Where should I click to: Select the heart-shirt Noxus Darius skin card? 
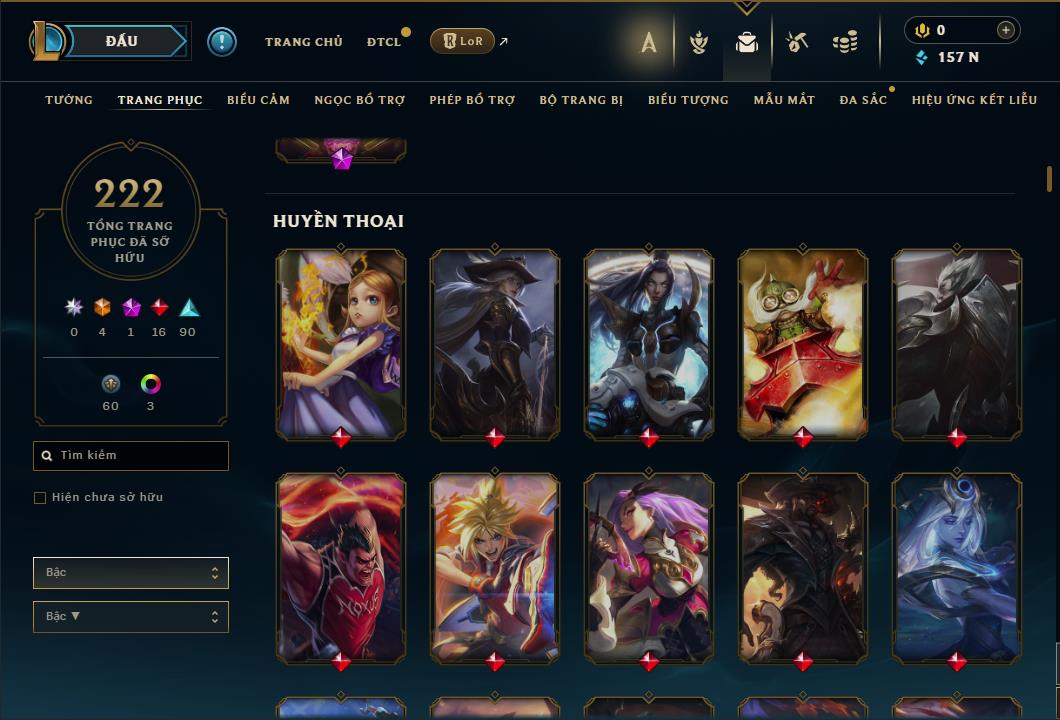341,565
